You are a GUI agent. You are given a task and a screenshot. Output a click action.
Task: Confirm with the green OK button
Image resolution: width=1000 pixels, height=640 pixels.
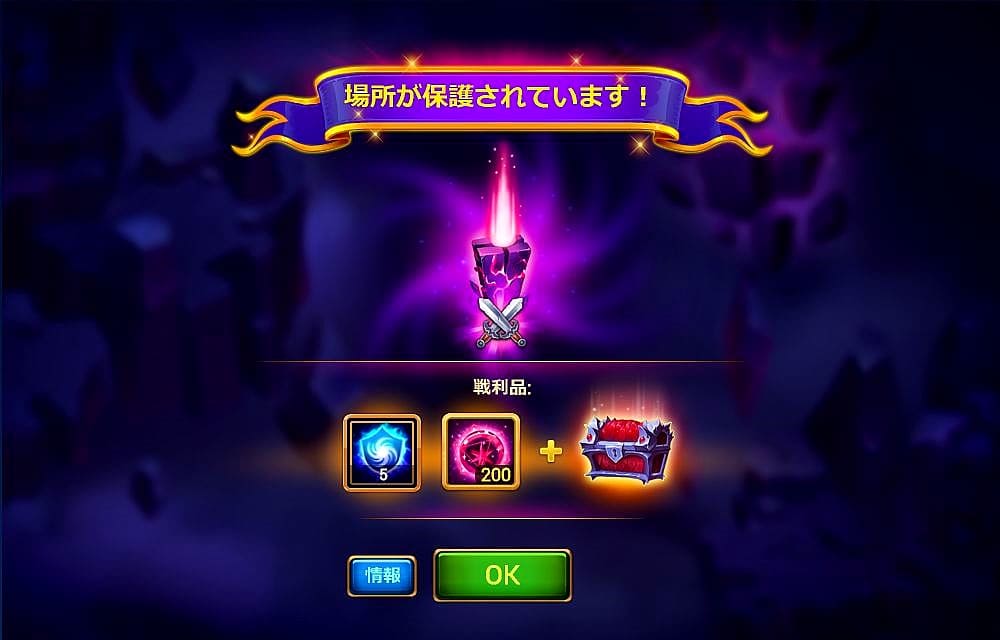coord(502,575)
